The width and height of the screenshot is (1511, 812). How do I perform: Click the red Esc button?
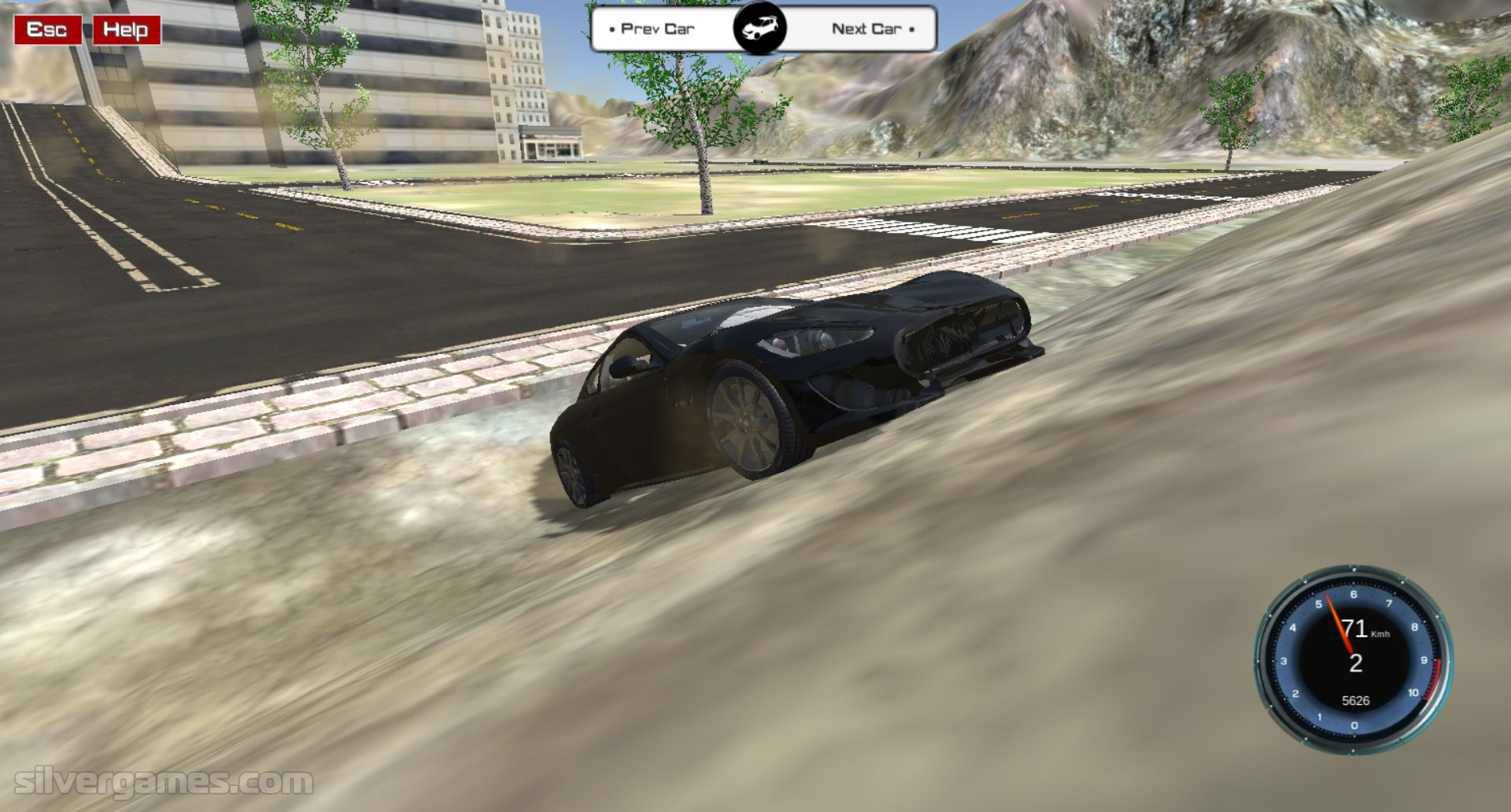click(x=47, y=30)
